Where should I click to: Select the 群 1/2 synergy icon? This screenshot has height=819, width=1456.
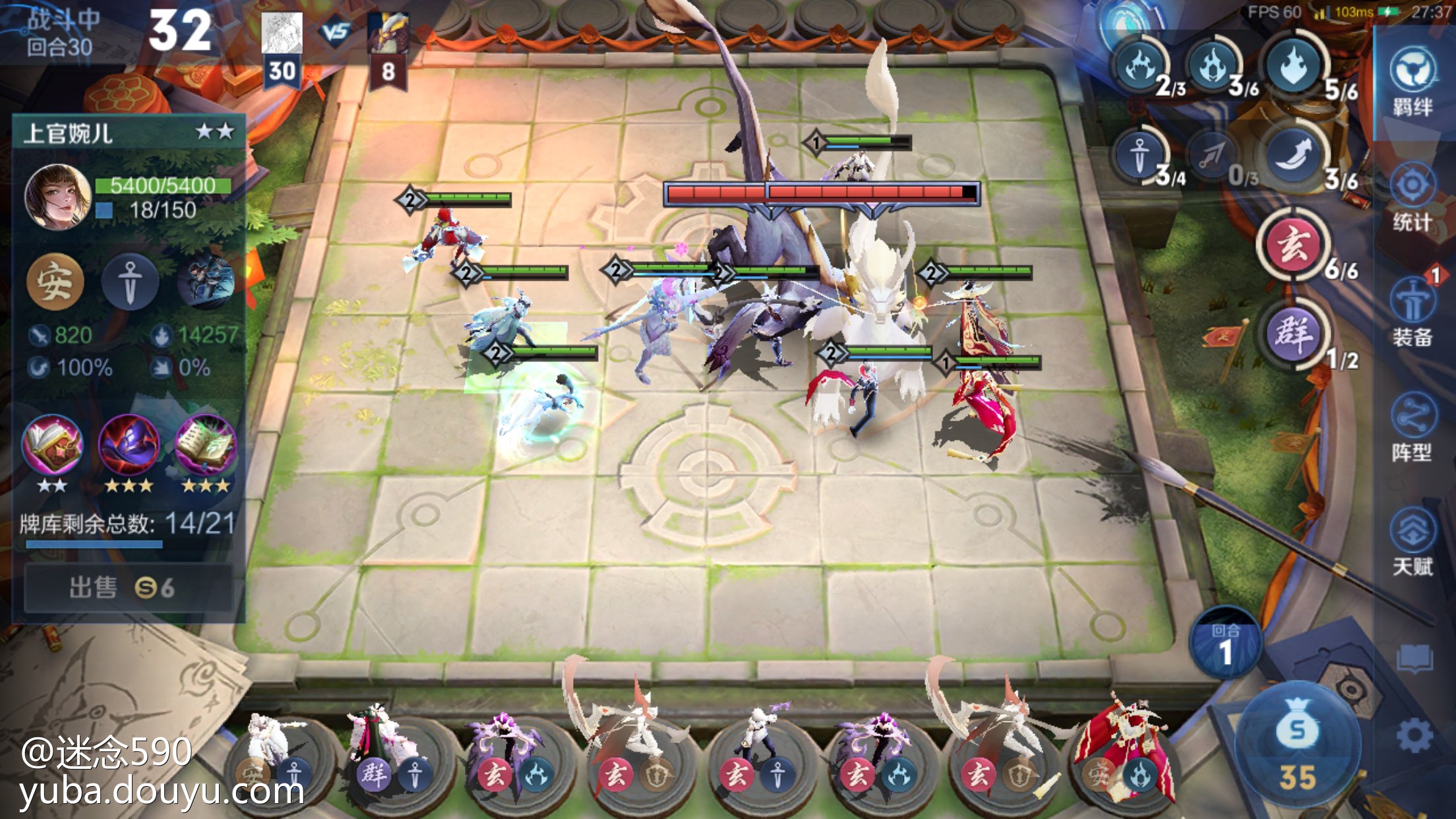coord(1293,334)
